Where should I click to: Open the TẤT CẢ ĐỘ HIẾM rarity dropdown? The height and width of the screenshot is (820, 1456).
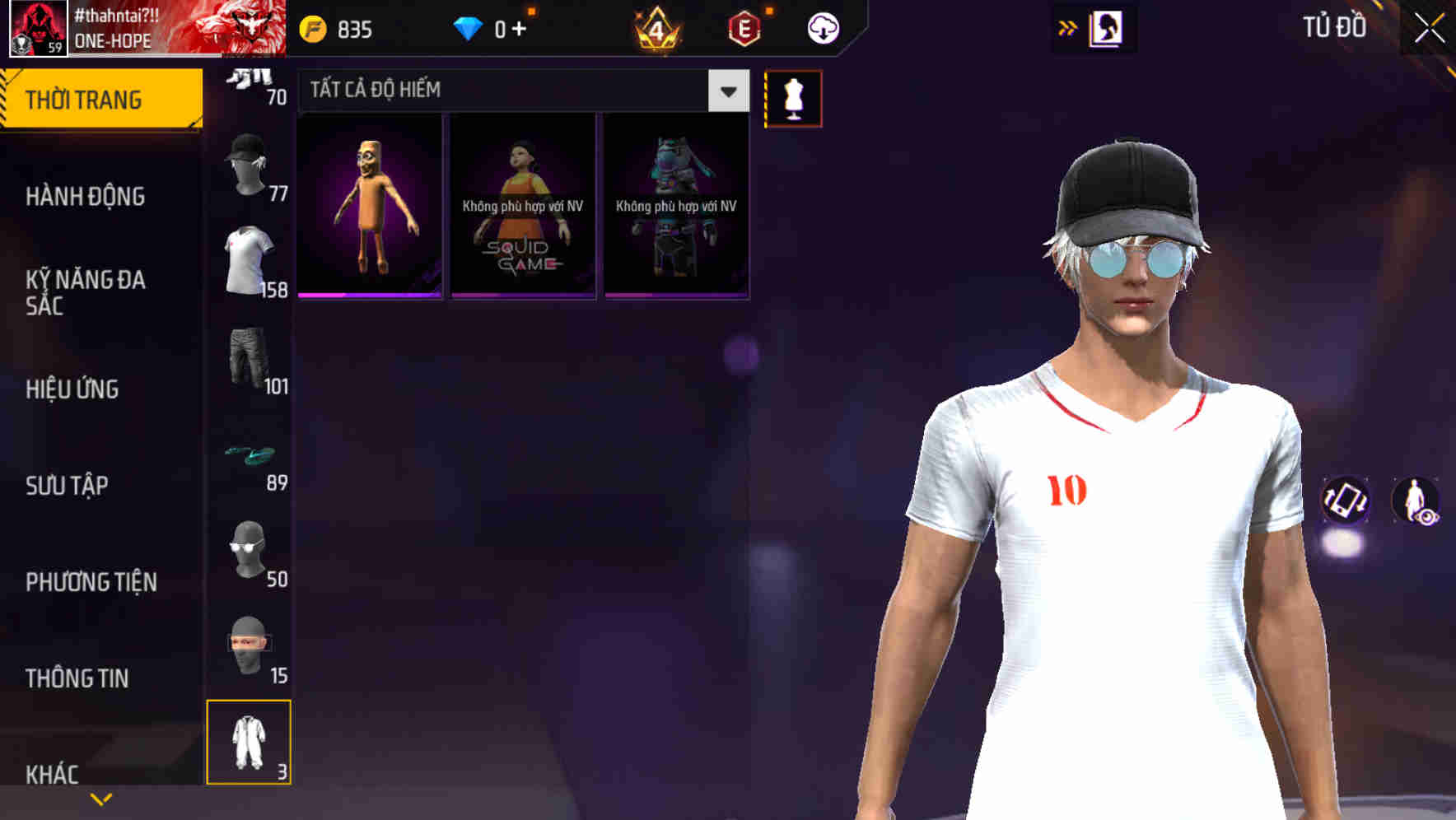[x=494, y=90]
